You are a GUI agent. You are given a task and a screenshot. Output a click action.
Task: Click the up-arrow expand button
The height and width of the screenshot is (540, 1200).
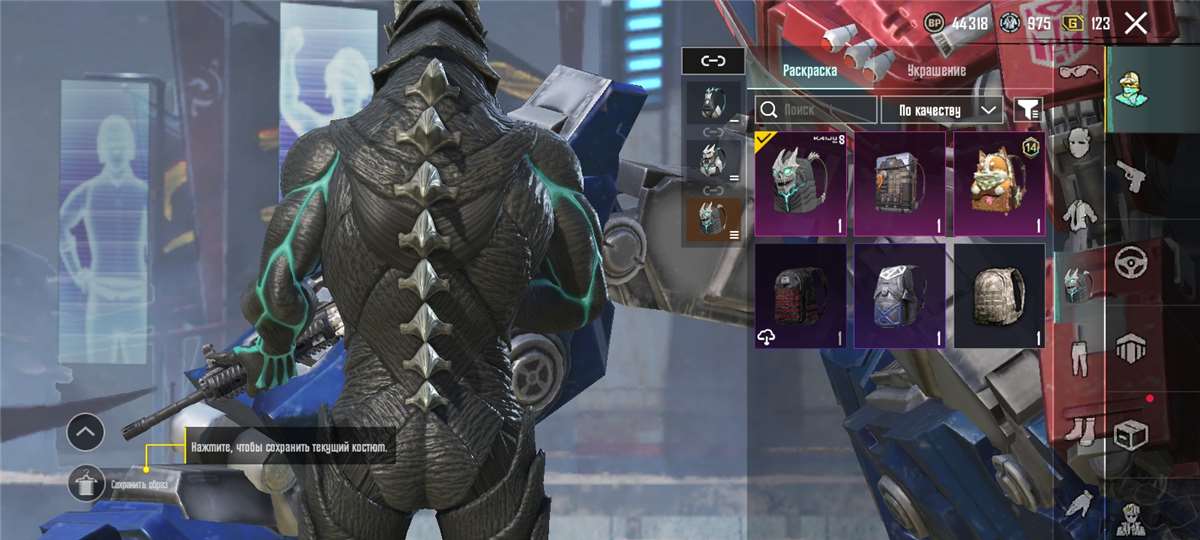point(86,432)
